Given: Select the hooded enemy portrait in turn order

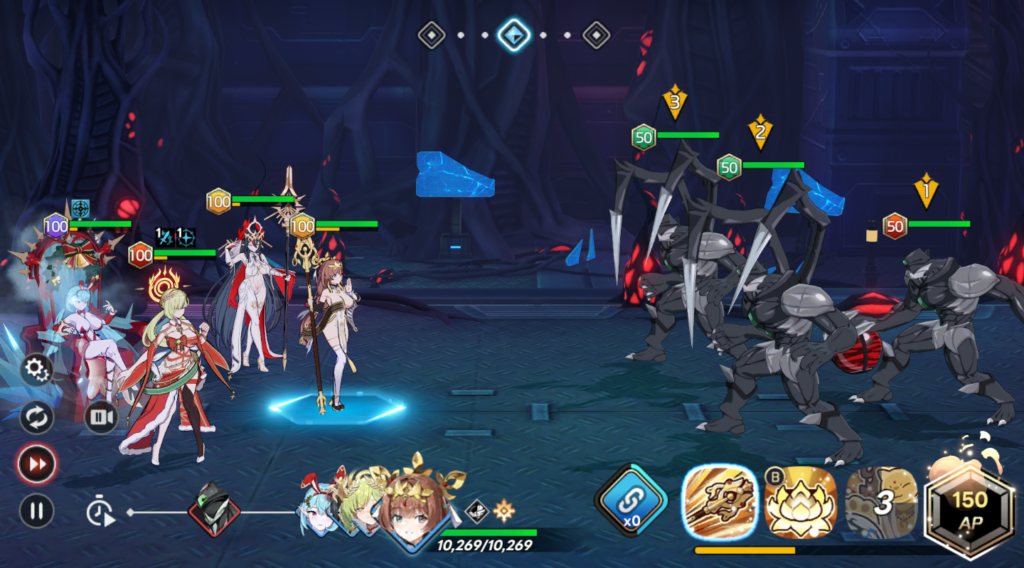Looking at the screenshot, I should click(x=215, y=510).
